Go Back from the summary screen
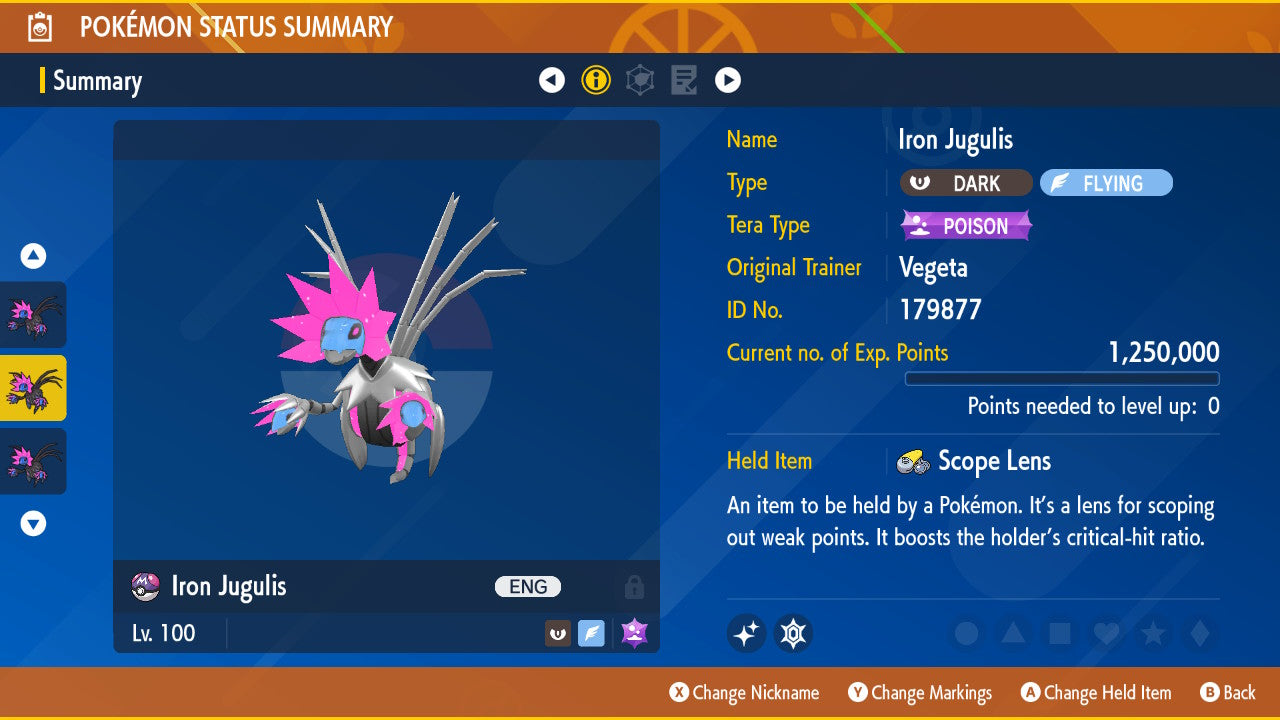Image resolution: width=1280 pixels, height=720 pixels. coord(1227,693)
